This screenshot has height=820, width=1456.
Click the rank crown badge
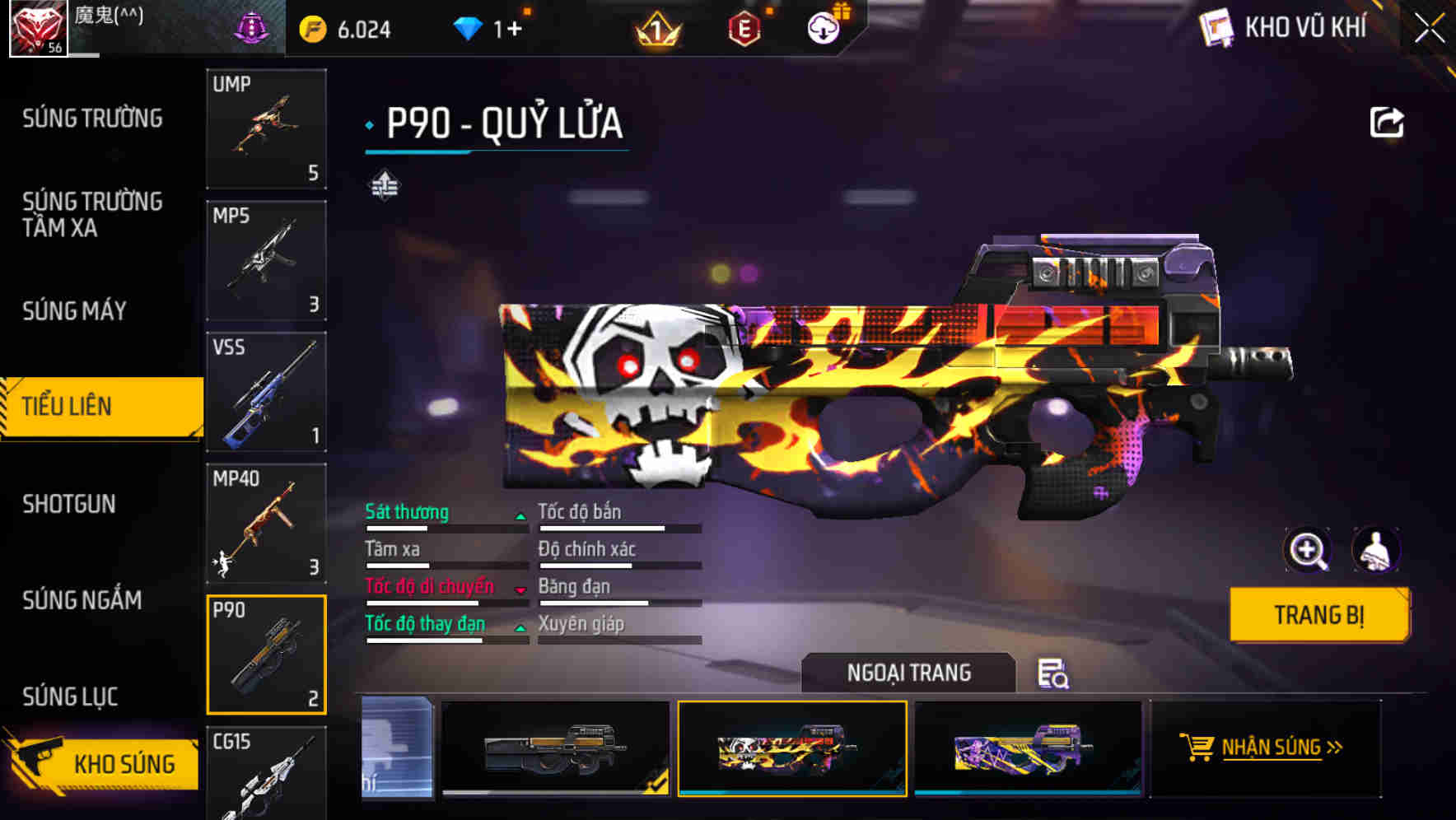pyautogui.click(x=656, y=27)
